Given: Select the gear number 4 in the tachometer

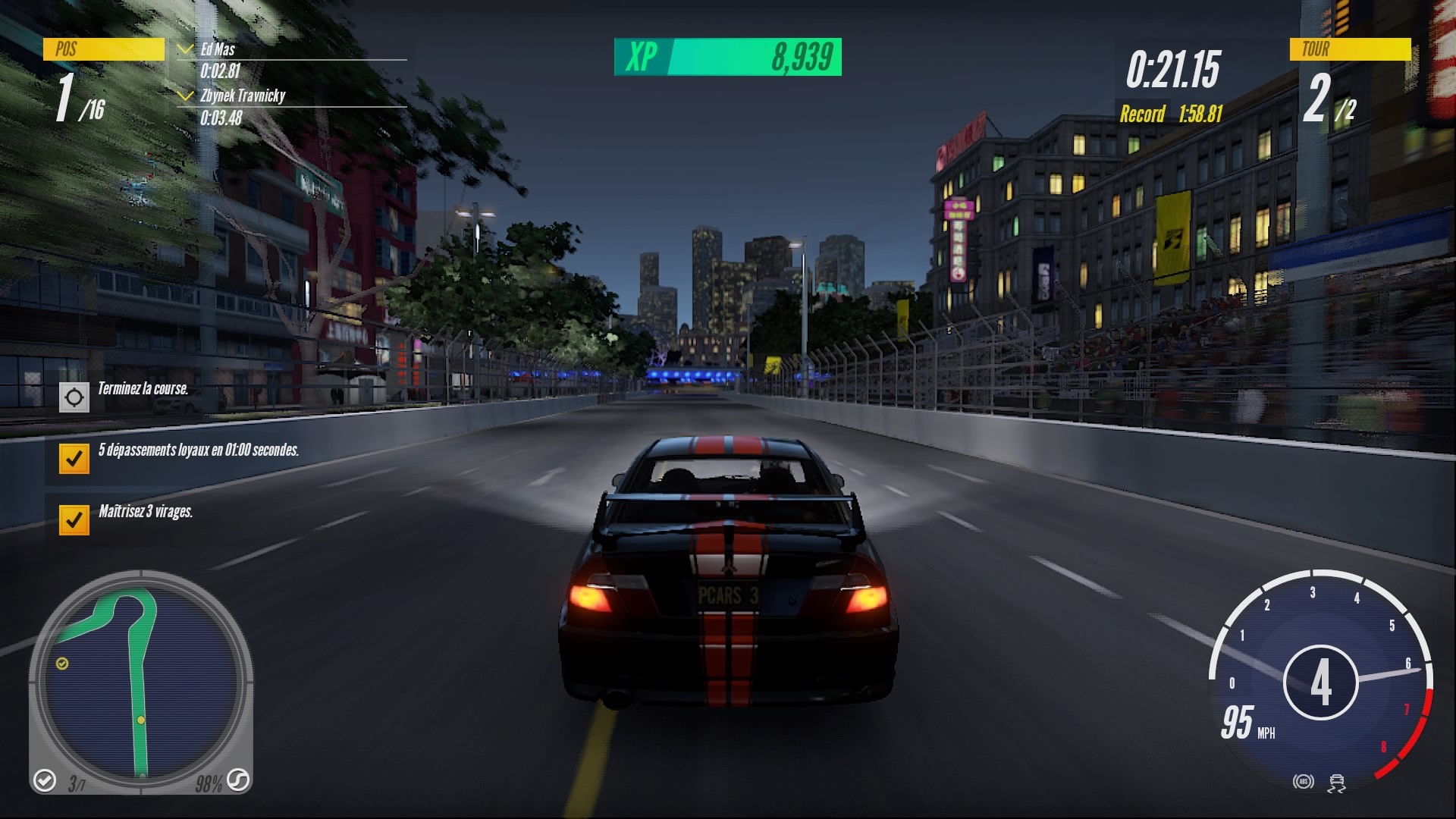Looking at the screenshot, I should [1323, 680].
